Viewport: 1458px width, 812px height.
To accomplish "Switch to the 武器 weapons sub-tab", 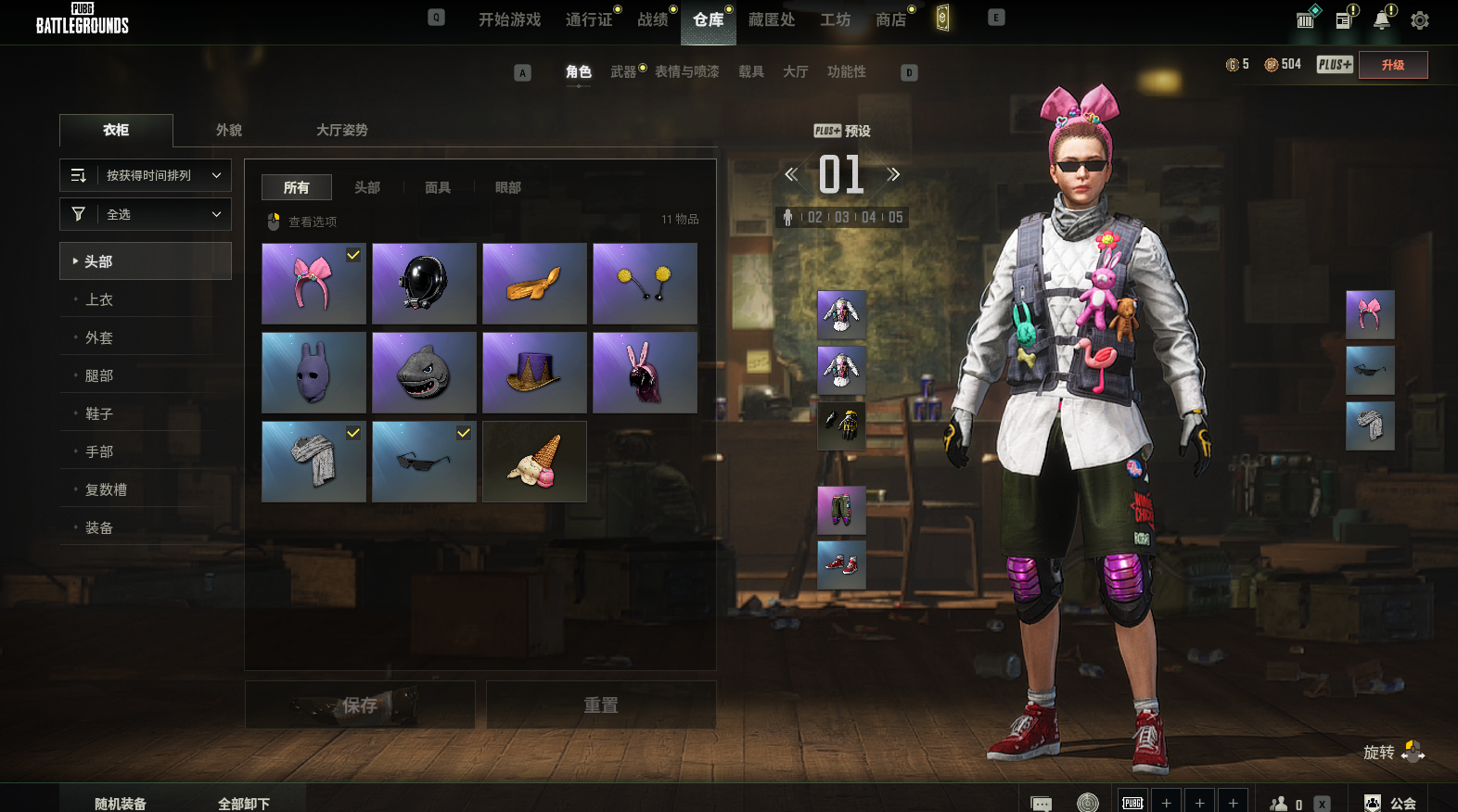I will (x=623, y=71).
